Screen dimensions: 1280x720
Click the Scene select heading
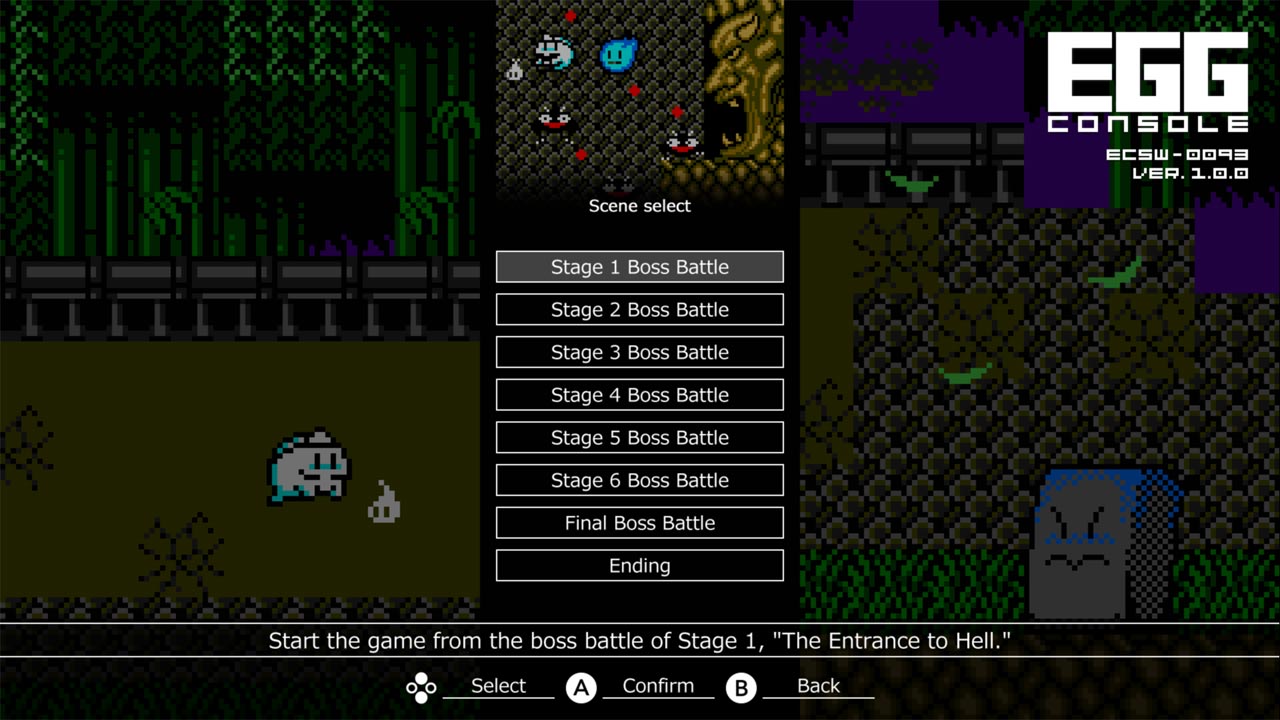pos(639,206)
